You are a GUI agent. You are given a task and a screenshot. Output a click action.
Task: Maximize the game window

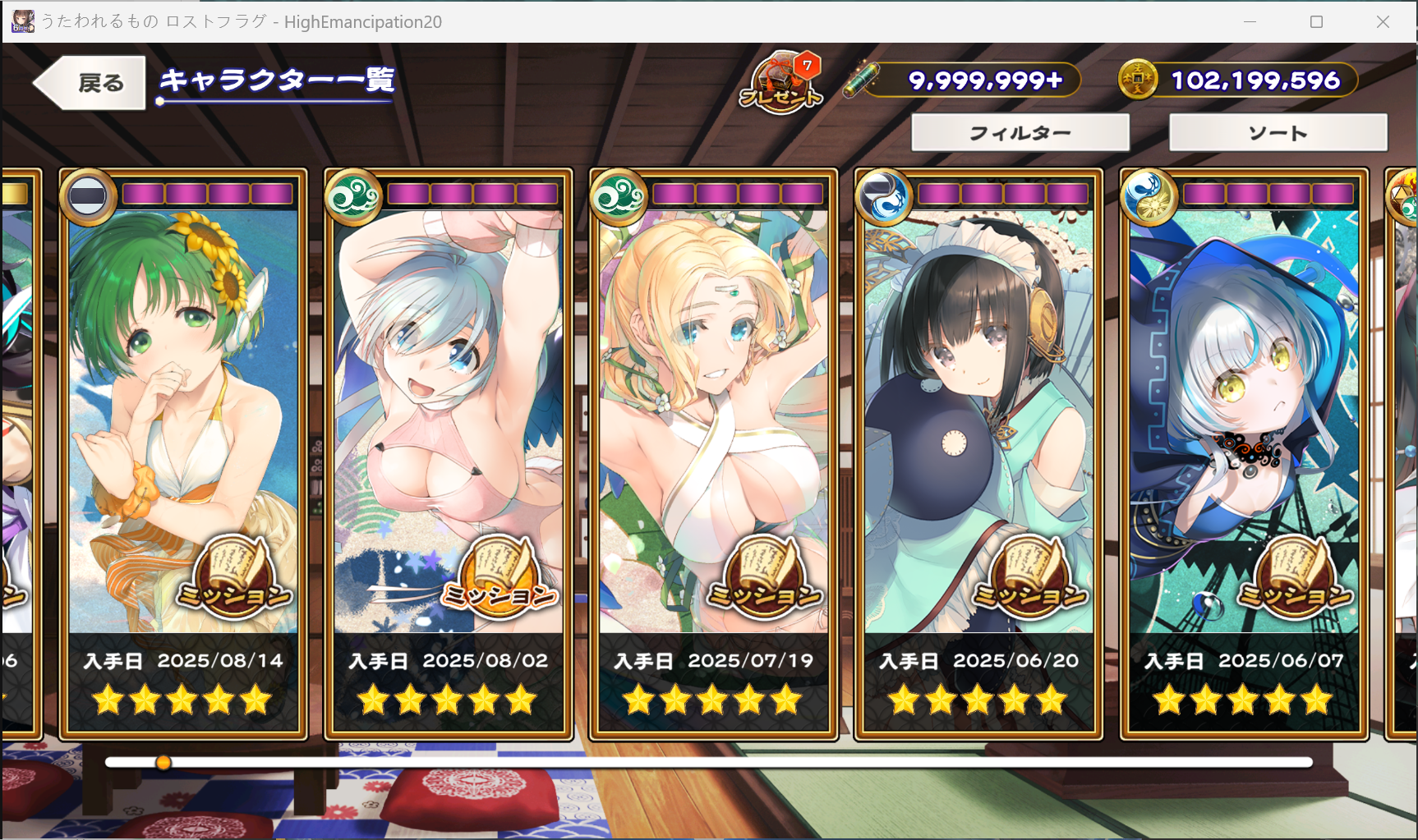tap(1316, 22)
